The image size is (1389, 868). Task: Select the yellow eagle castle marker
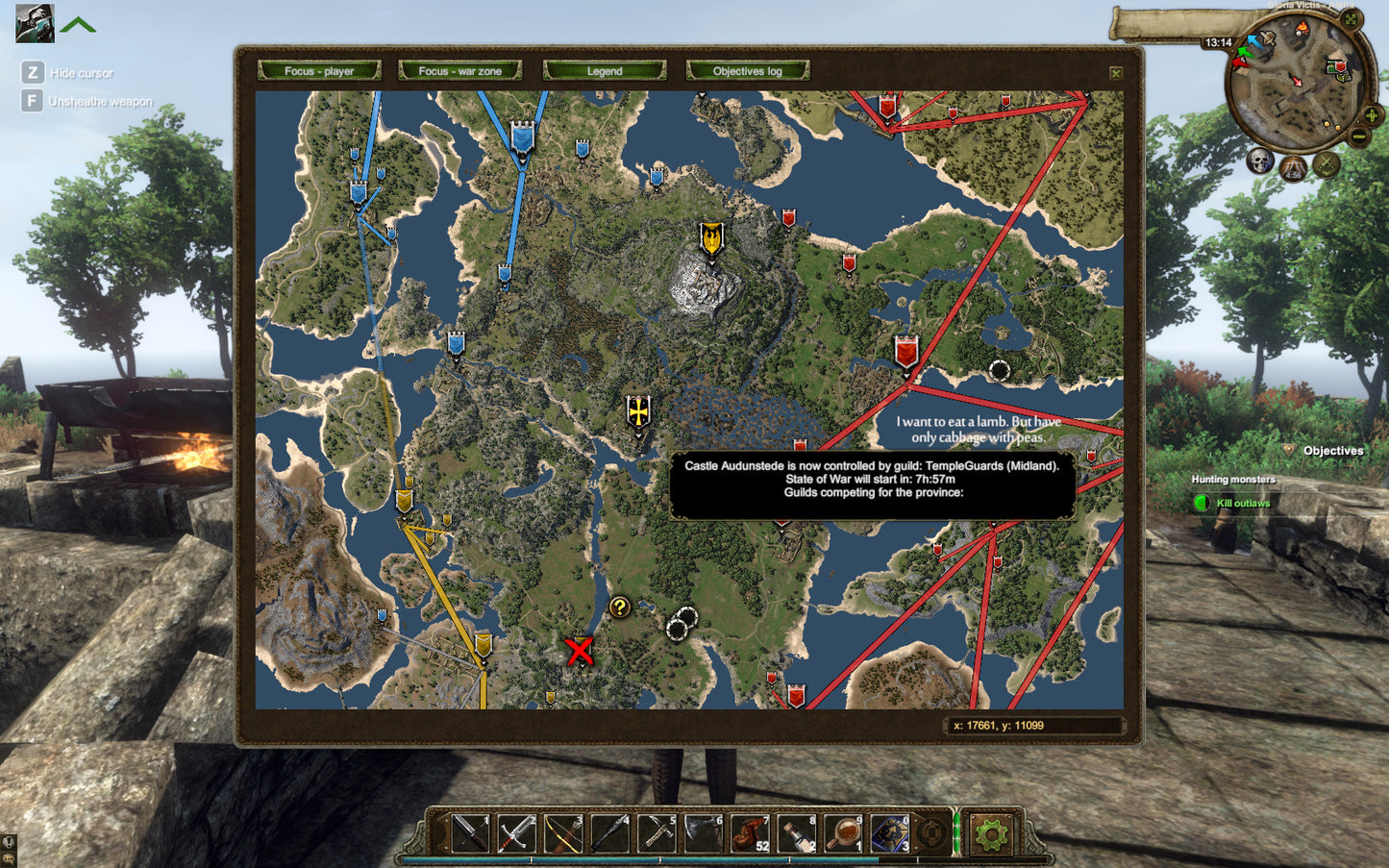tap(711, 239)
